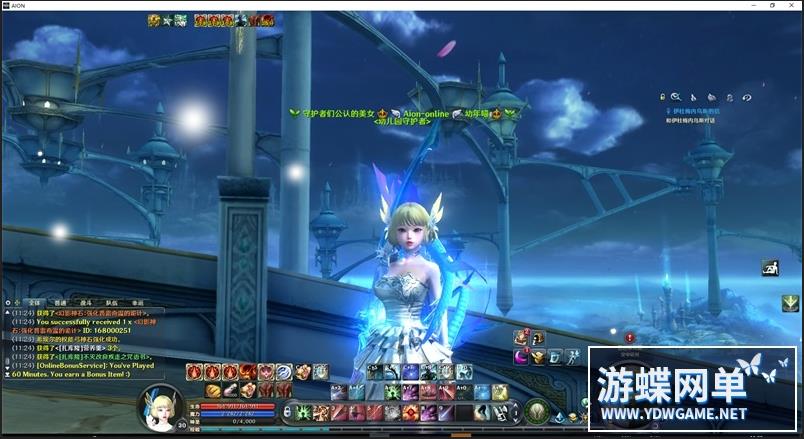This screenshot has height=439, width=804.
Task: Click the green down-arrow icon on right edge
Action: click(790, 303)
